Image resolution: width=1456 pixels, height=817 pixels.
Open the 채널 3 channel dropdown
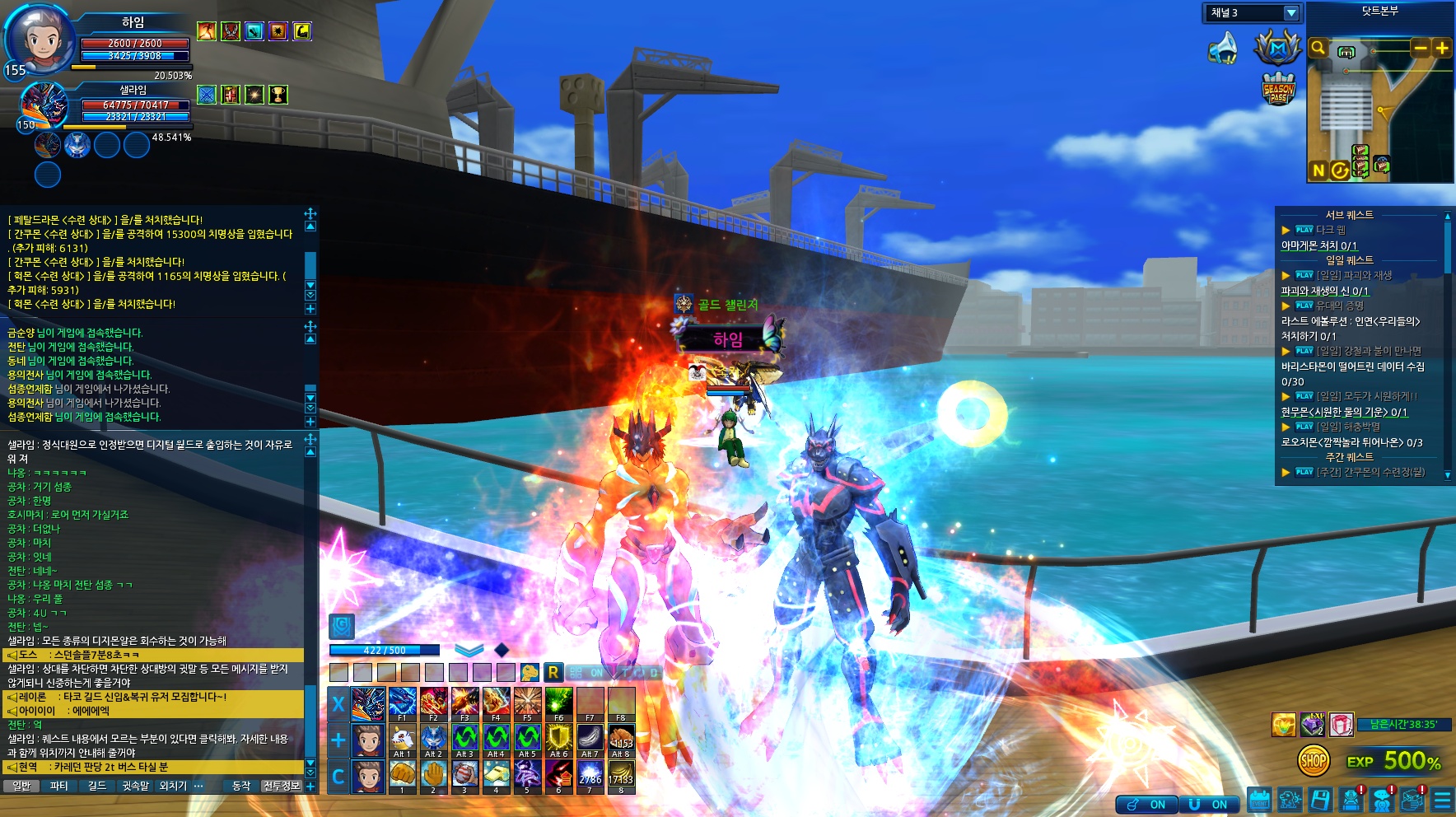(1290, 13)
